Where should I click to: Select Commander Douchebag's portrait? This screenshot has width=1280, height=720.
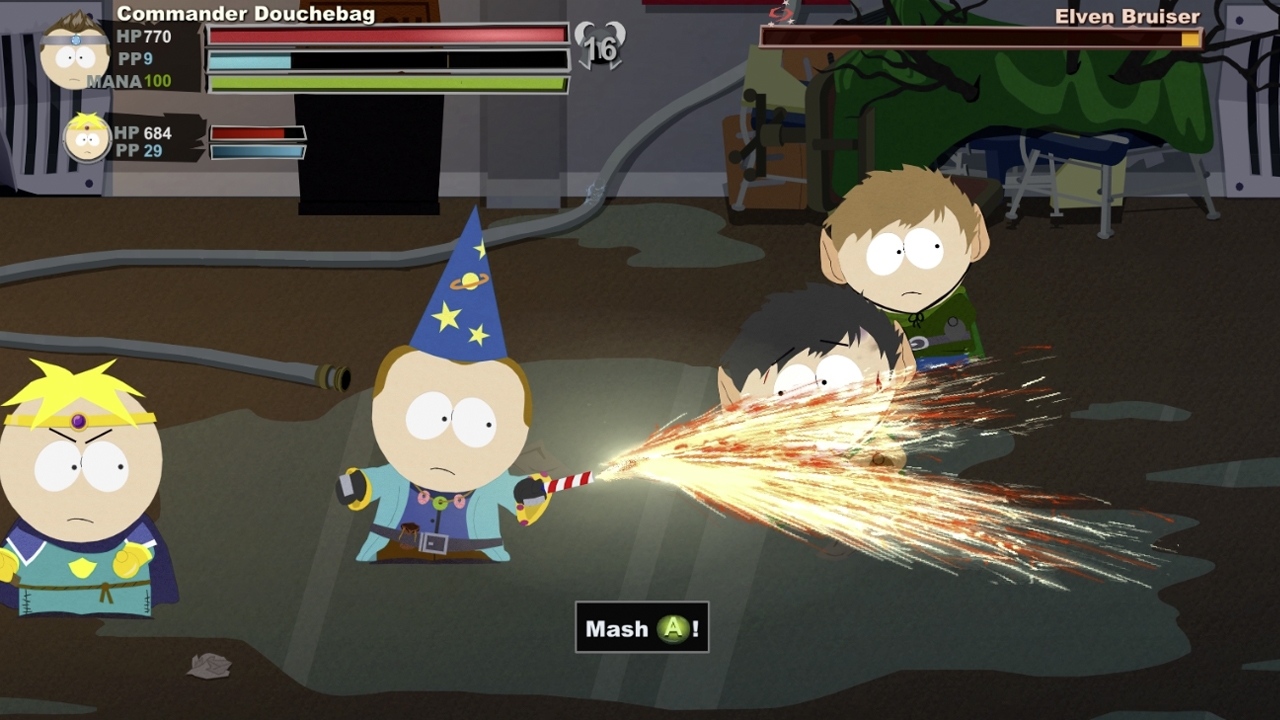(x=74, y=51)
